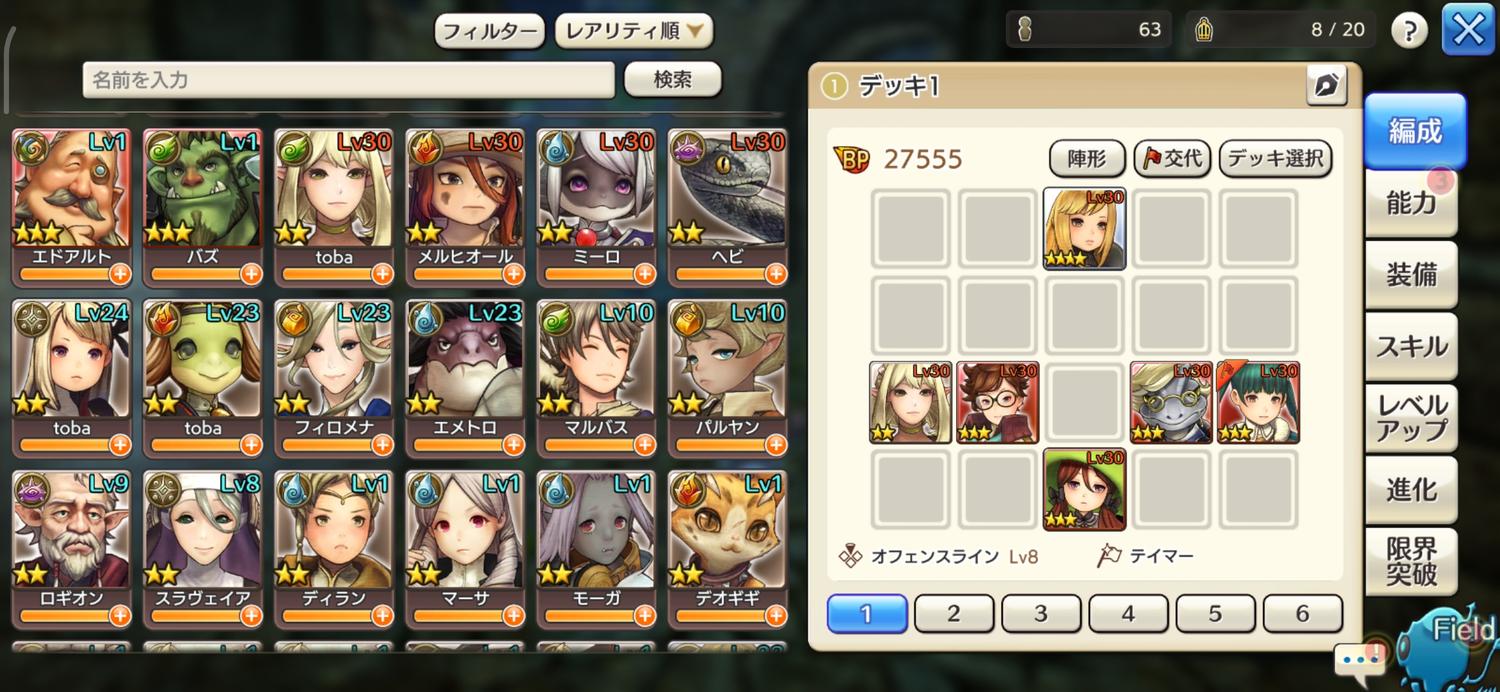Click the 名前を入力 name search field
The height and width of the screenshot is (692, 1500).
348,80
